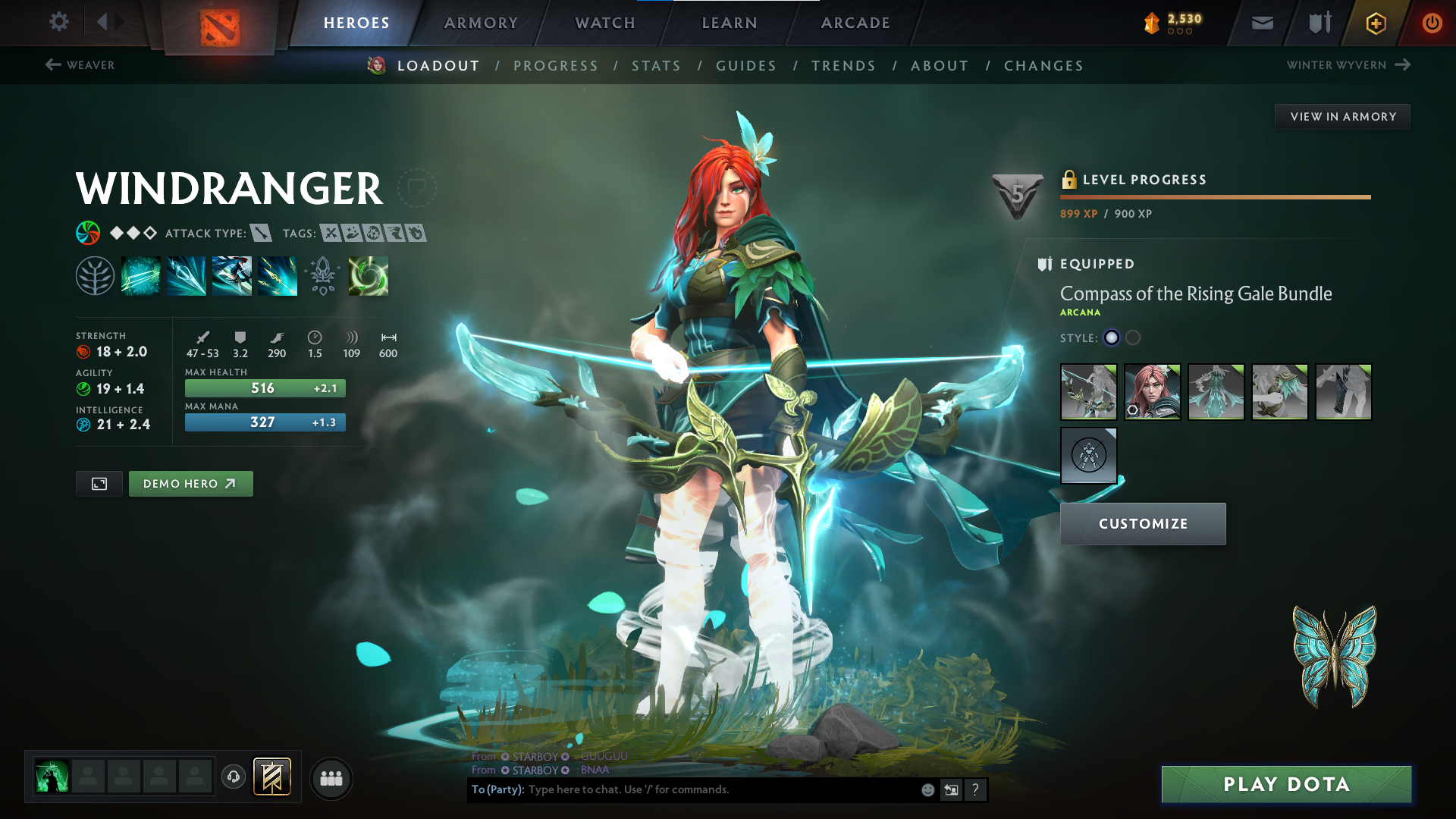This screenshot has width=1456, height=819.
Task: Select the Powershot ability icon
Action: [187, 275]
